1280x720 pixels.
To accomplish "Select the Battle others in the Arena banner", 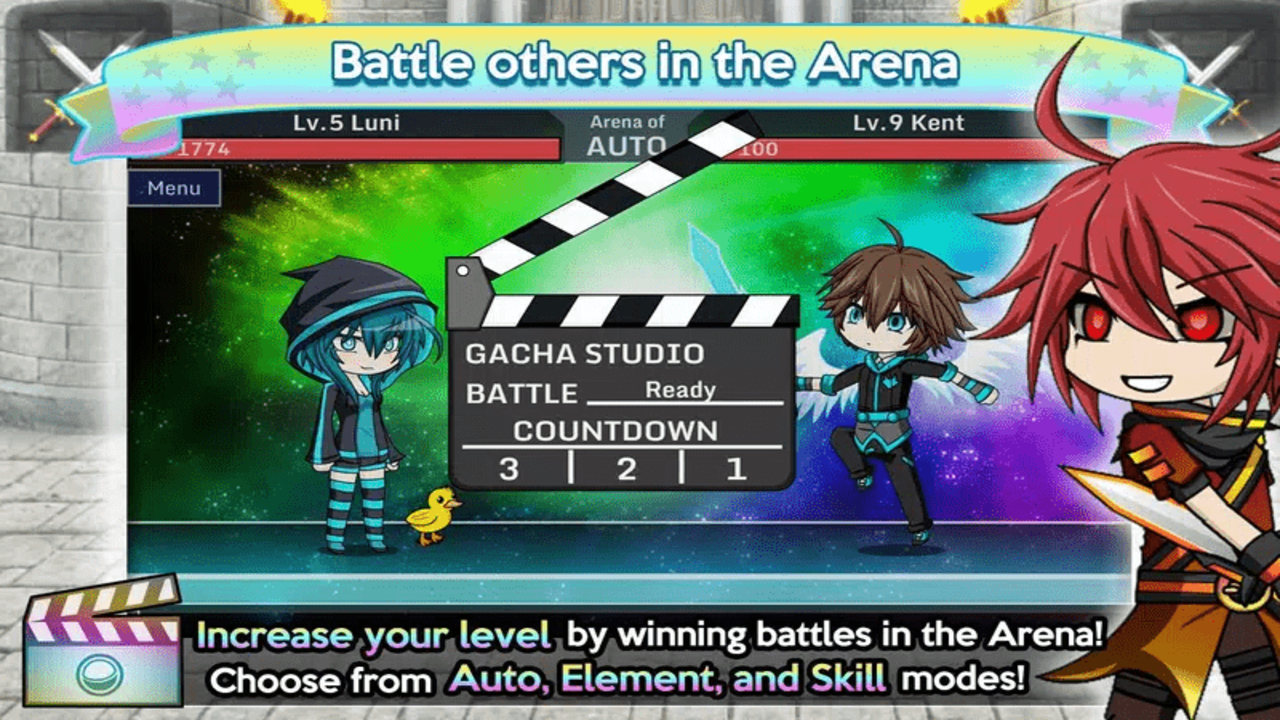I will click(x=640, y=62).
